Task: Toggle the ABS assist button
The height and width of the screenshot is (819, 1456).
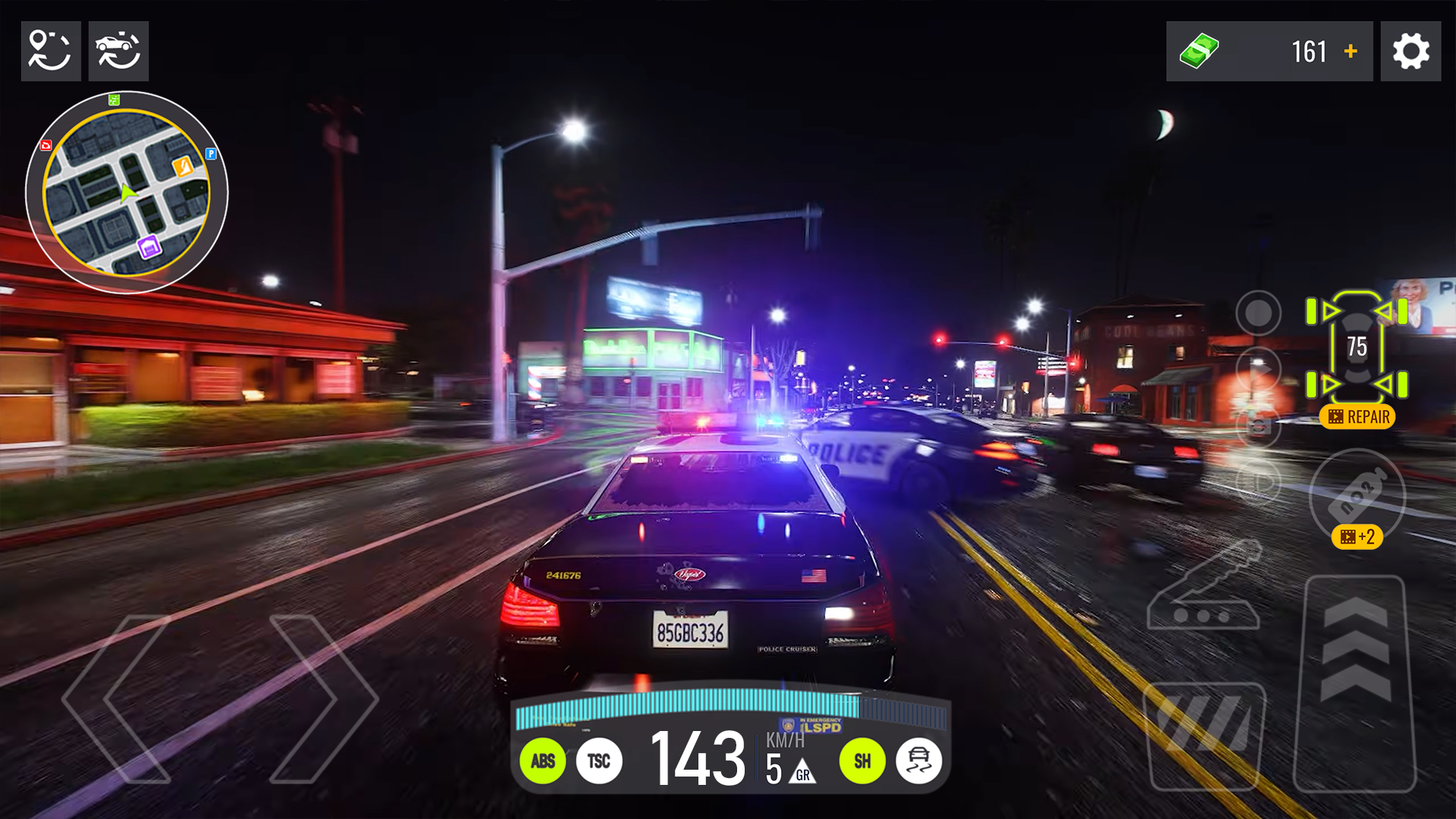Action: point(543,761)
